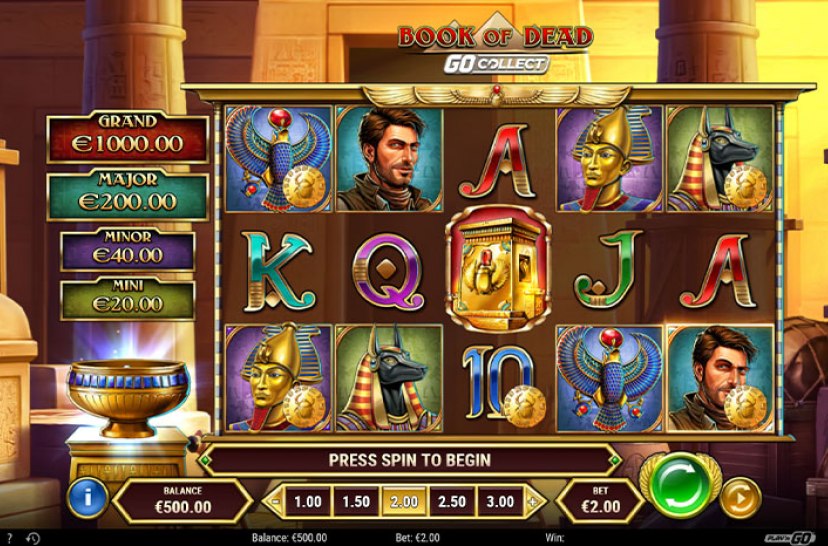828x546 pixels.
Task: Open the blue info paytable button
Action: coord(88,498)
